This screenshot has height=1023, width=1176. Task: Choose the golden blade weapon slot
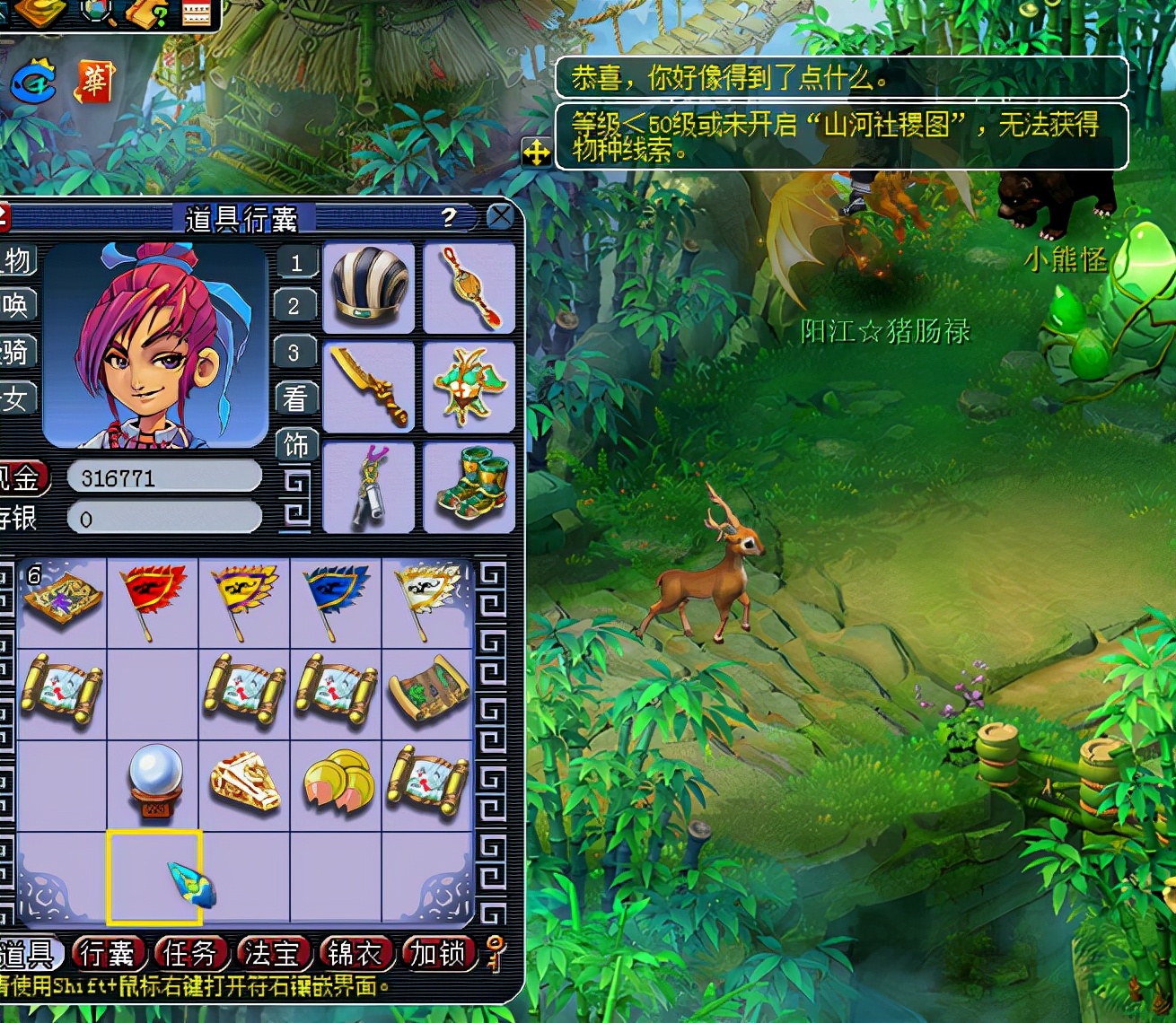click(x=369, y=388)
